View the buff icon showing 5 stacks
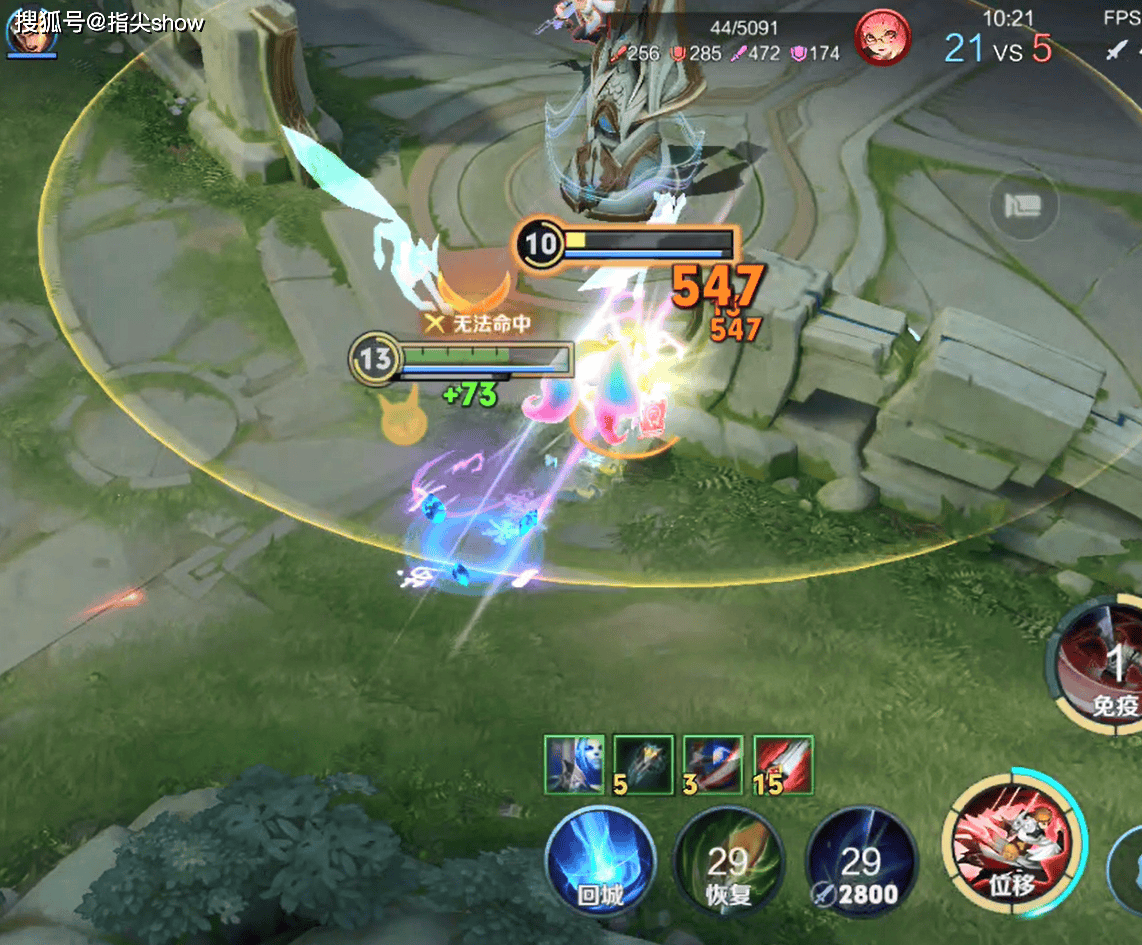This screenshot has height=945, width=1142. tap(643, 765)
